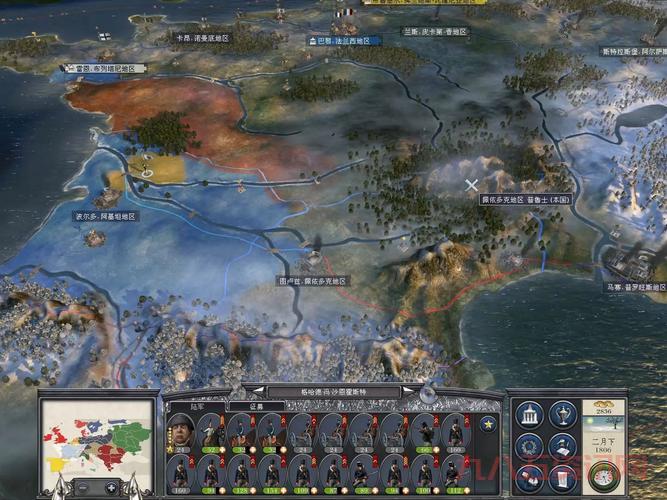This screenshot has width=667, height=500.
Task: Select the 卡昂 诺曼底地区 region label
Action: coord(202,38)
